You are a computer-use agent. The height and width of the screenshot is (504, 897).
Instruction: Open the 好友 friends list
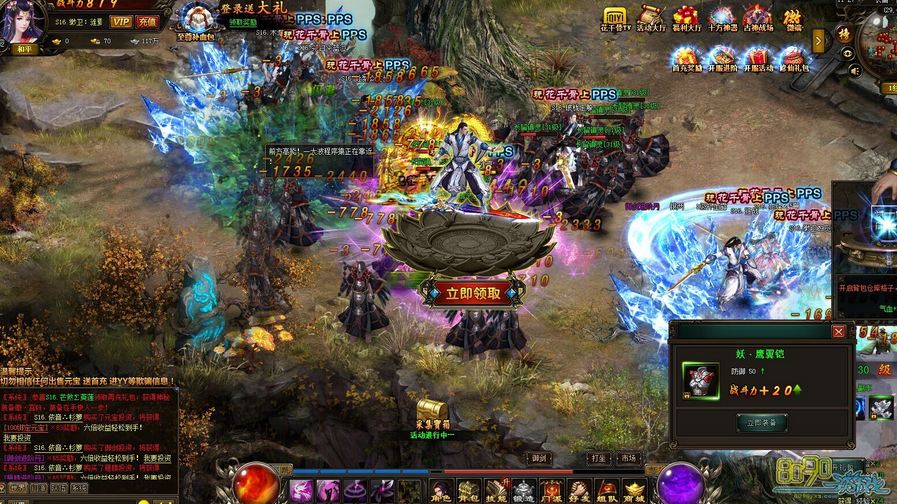[x=578, y=490]
